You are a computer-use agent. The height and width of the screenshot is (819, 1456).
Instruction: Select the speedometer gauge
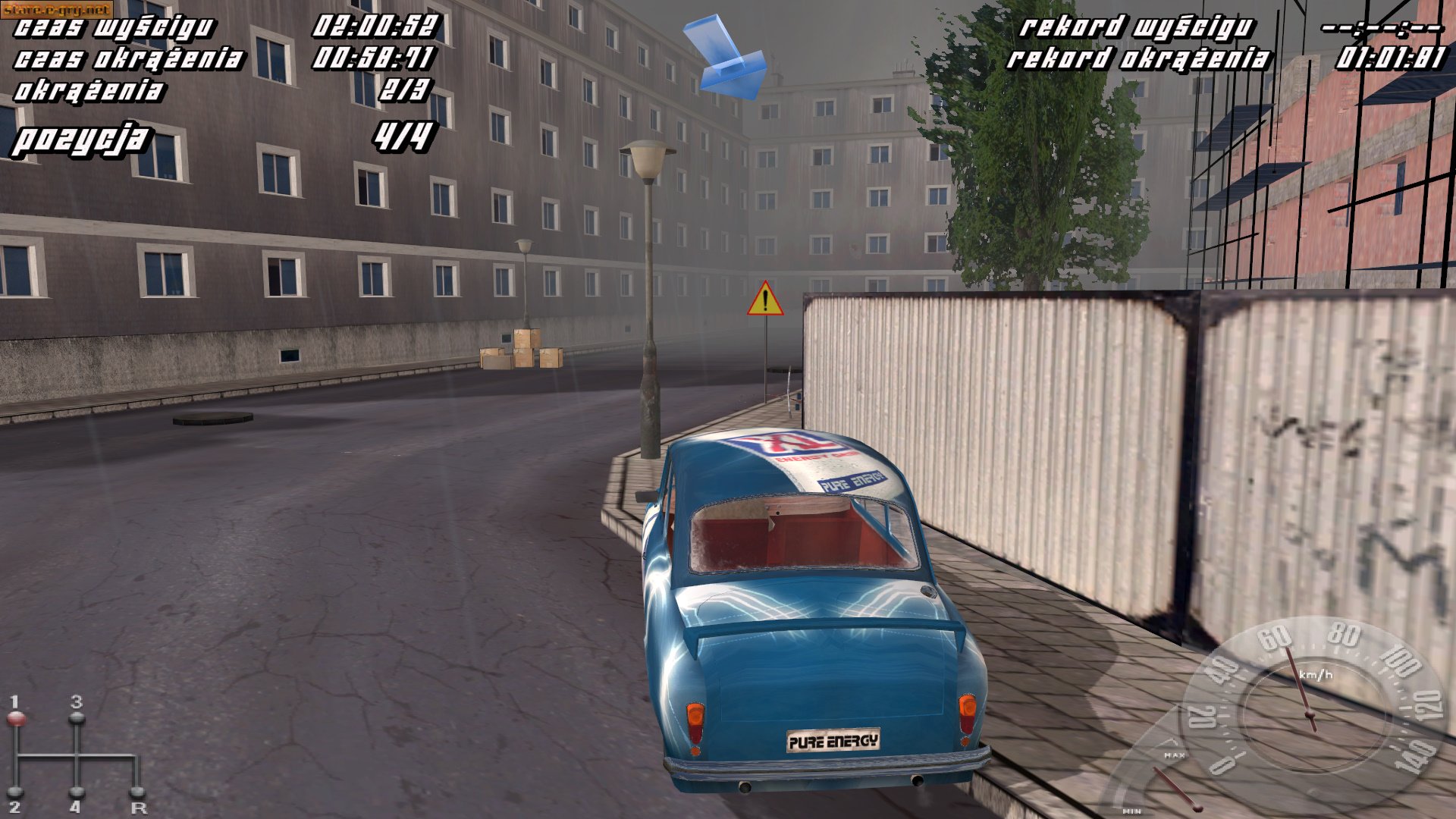click(x=1309, y=713)
